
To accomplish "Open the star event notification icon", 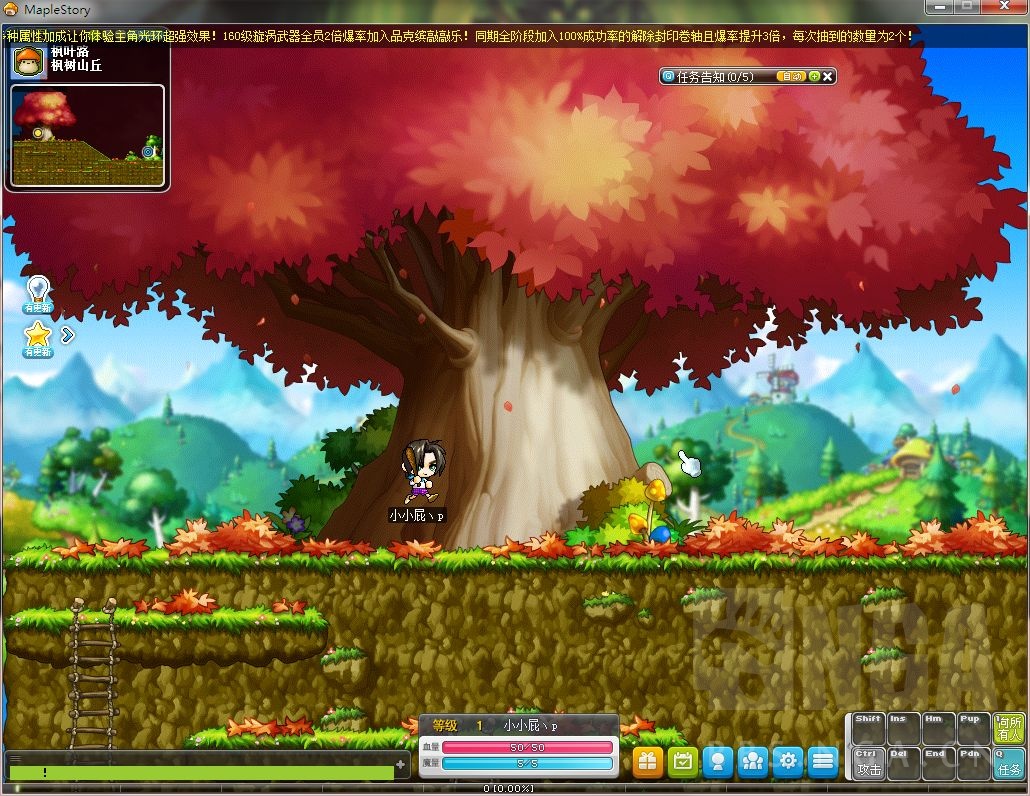I will [38, 337].
